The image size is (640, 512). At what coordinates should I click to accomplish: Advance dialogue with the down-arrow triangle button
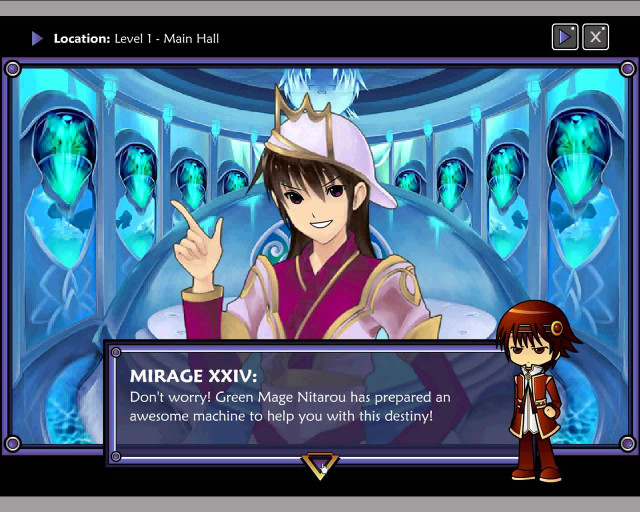point(320,465)
